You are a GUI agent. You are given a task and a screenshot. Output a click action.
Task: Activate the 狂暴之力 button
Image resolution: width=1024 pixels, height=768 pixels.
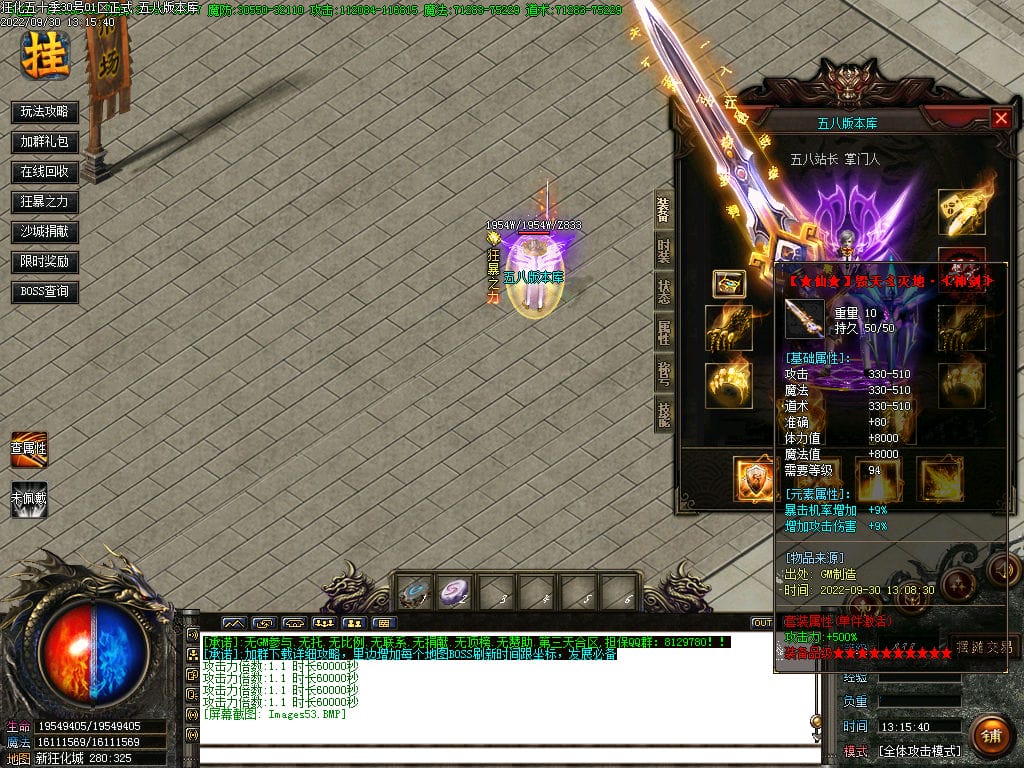45,202
